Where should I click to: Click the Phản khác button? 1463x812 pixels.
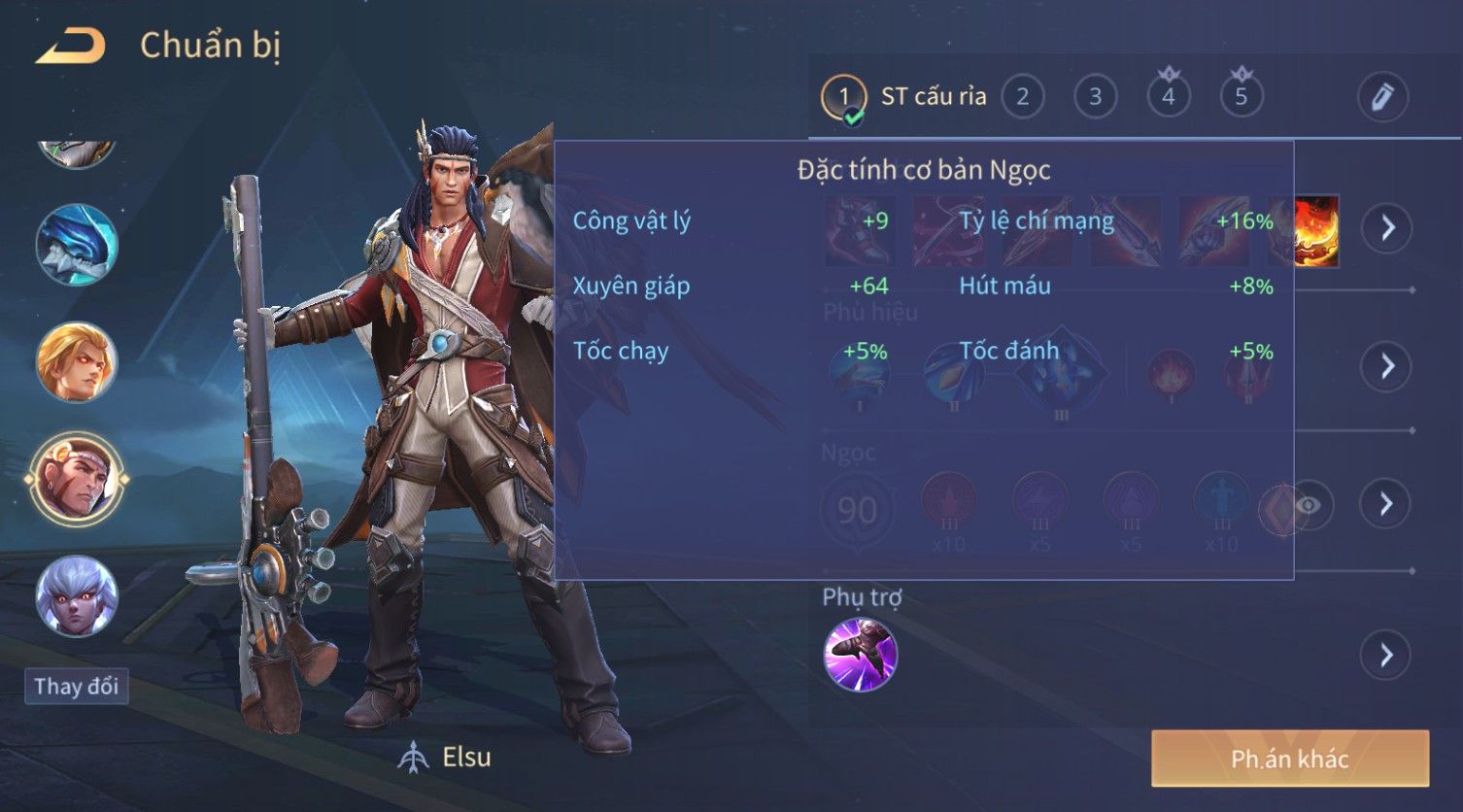tap(1289, 759)
